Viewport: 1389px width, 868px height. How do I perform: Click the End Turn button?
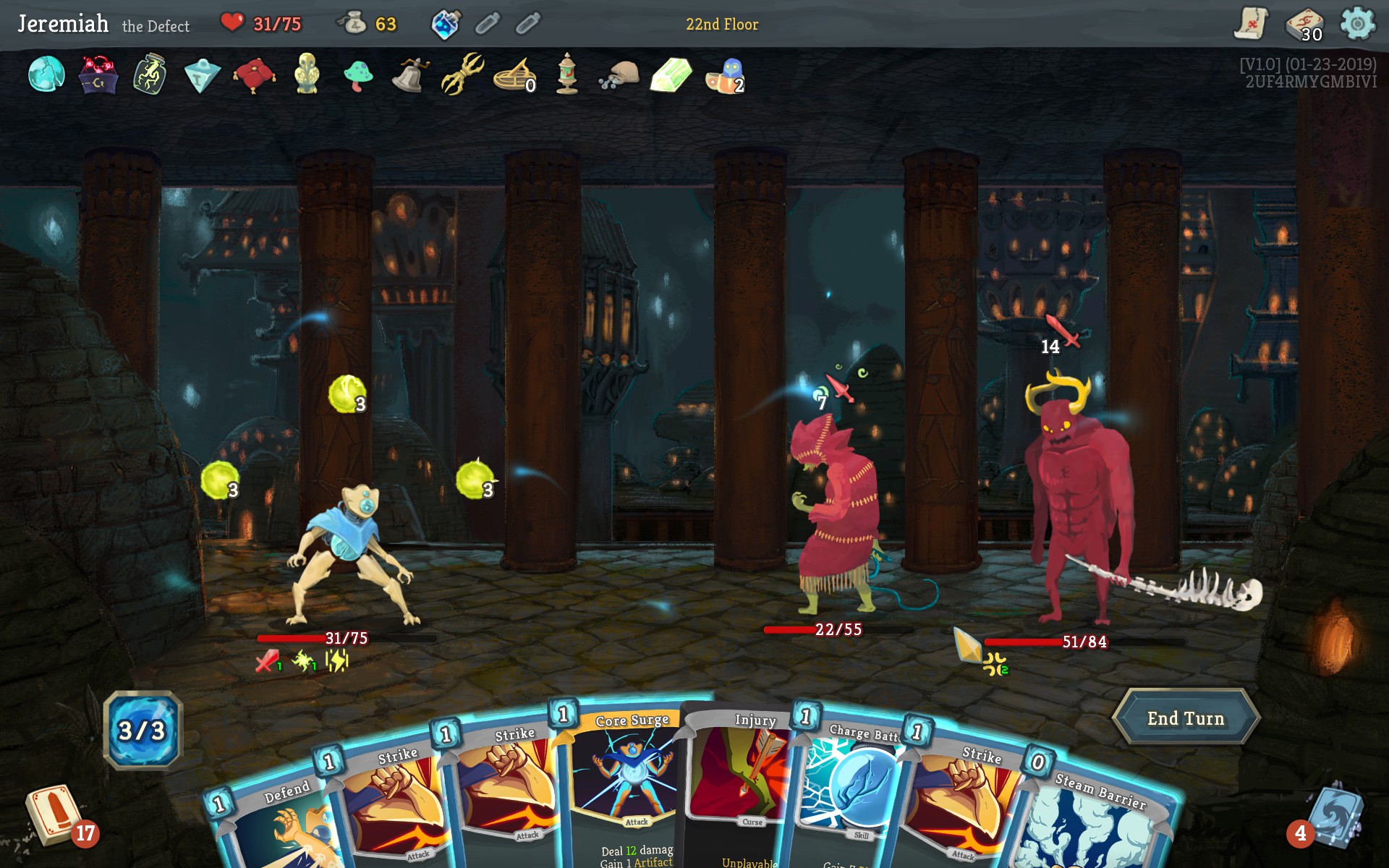(x=1185, y=718)
